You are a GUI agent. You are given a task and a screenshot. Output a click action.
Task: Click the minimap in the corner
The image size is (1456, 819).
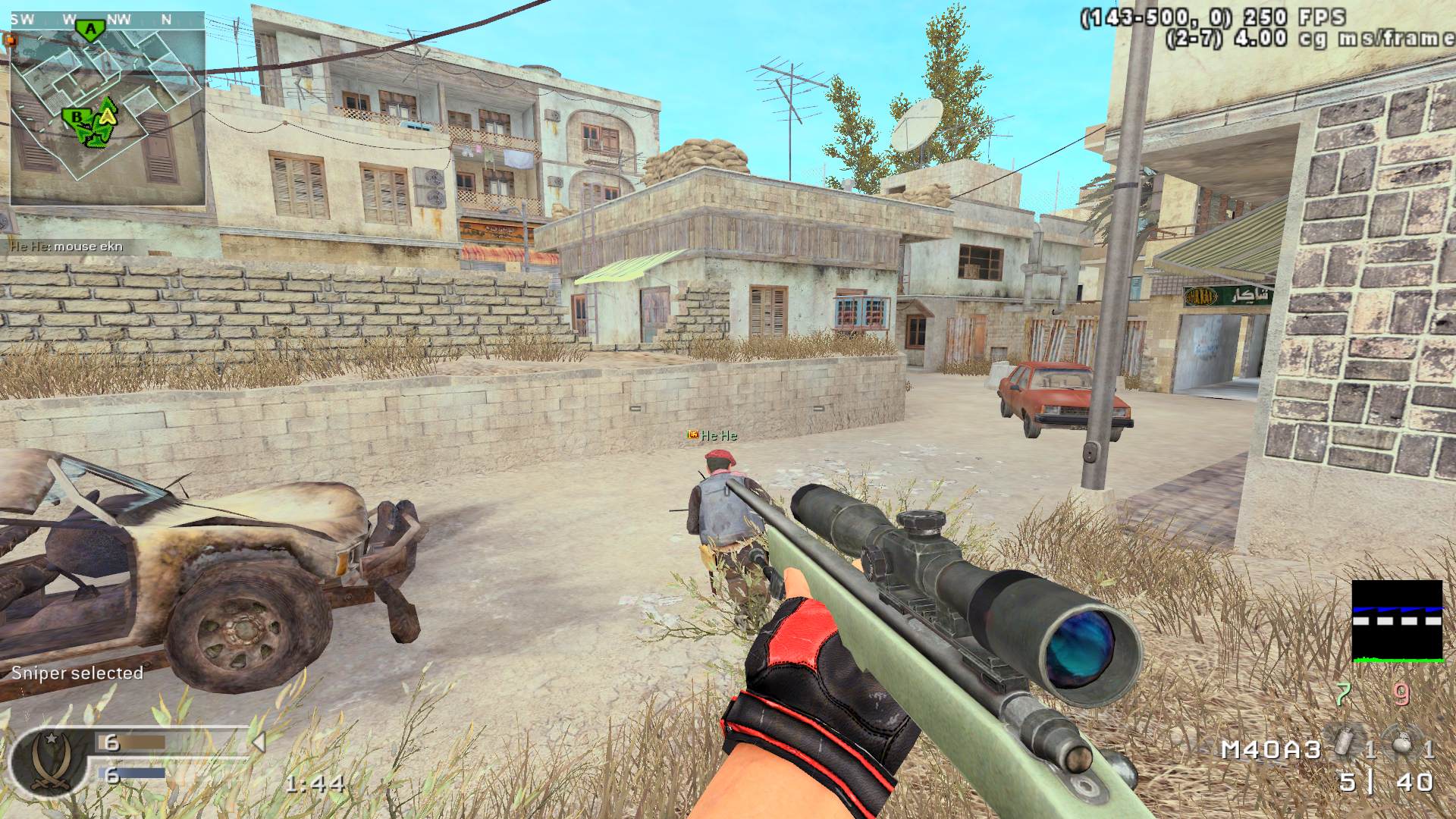(x=108, y=108)
